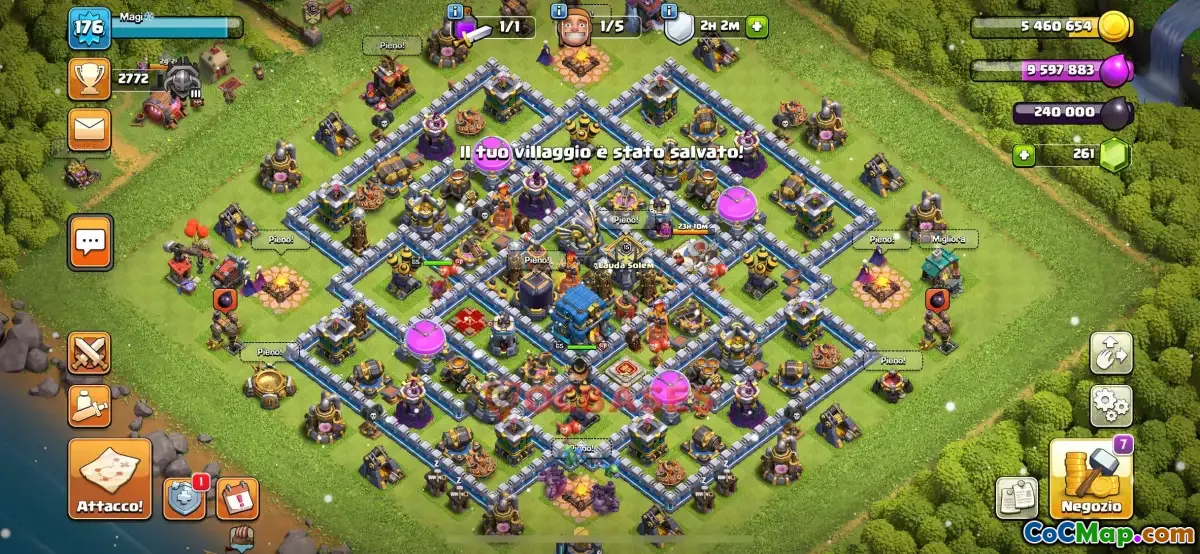Open the magnet layout button above settings
Image resolution: width=1200 pixels, height=554 pixels.
1110,353
